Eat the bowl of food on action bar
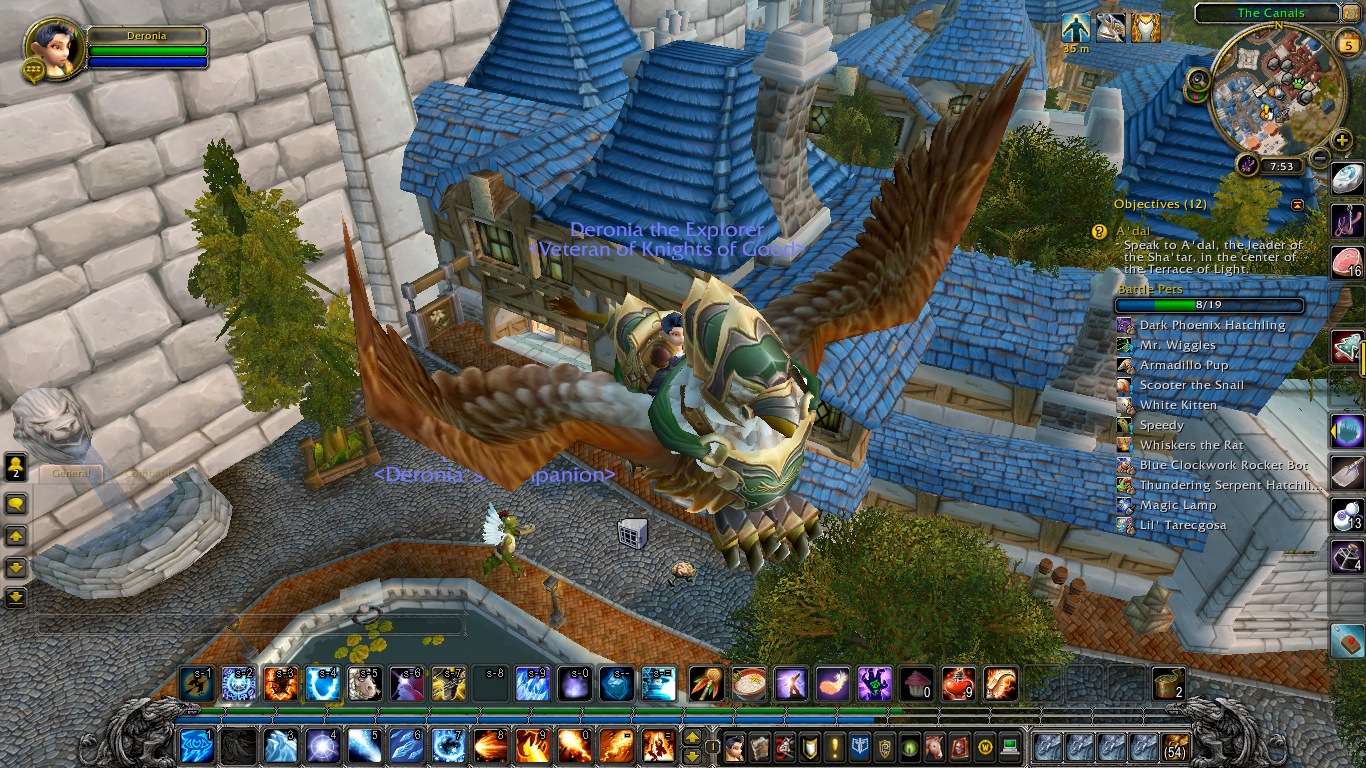This screenshot has height=768, width=1366. [x=748, y=684]
